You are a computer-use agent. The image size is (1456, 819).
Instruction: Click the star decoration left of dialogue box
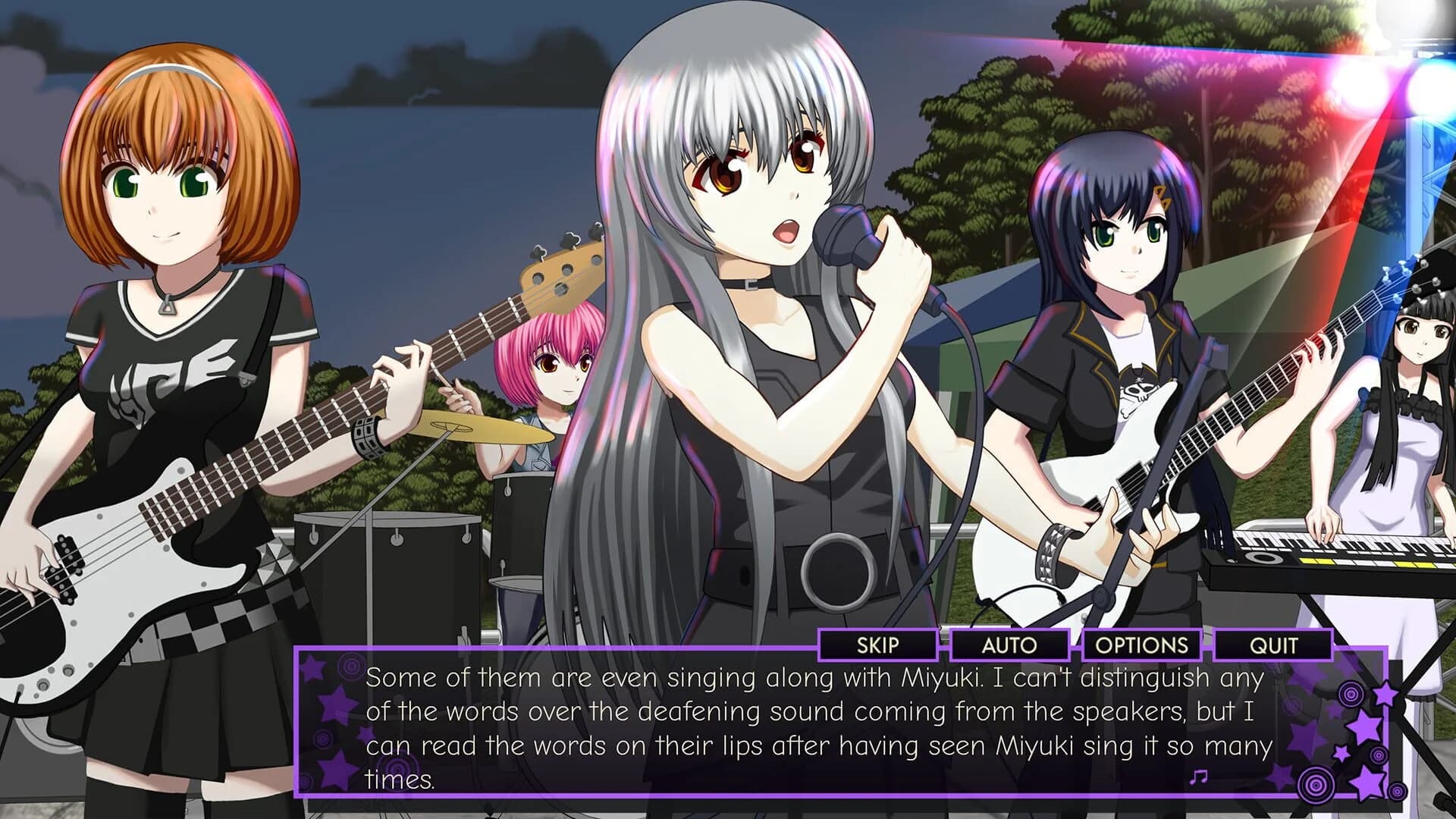[337, 705]
